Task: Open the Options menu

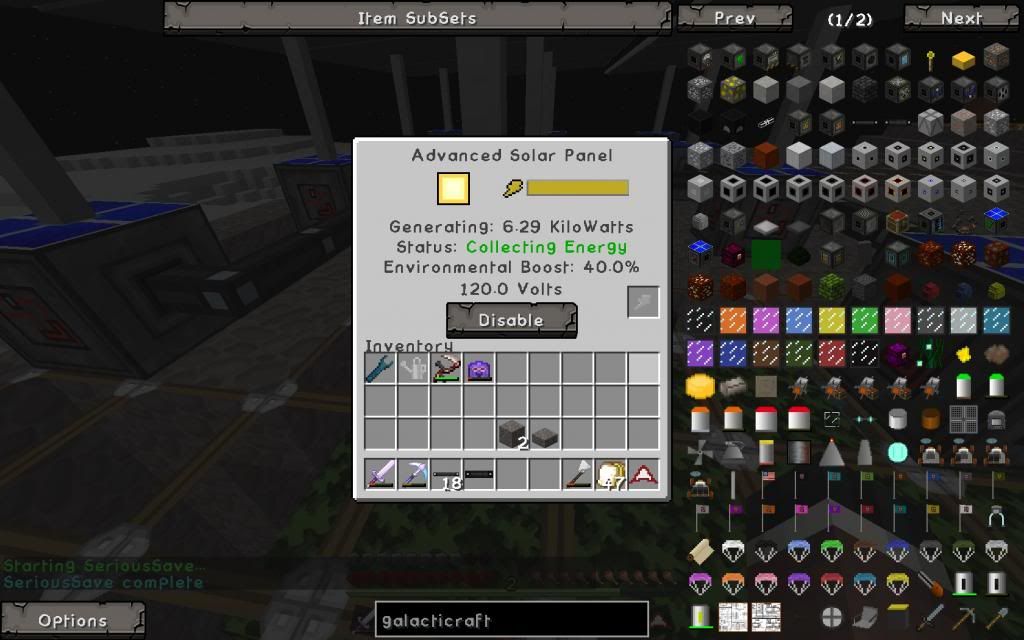Action: (x=72, y=620)
